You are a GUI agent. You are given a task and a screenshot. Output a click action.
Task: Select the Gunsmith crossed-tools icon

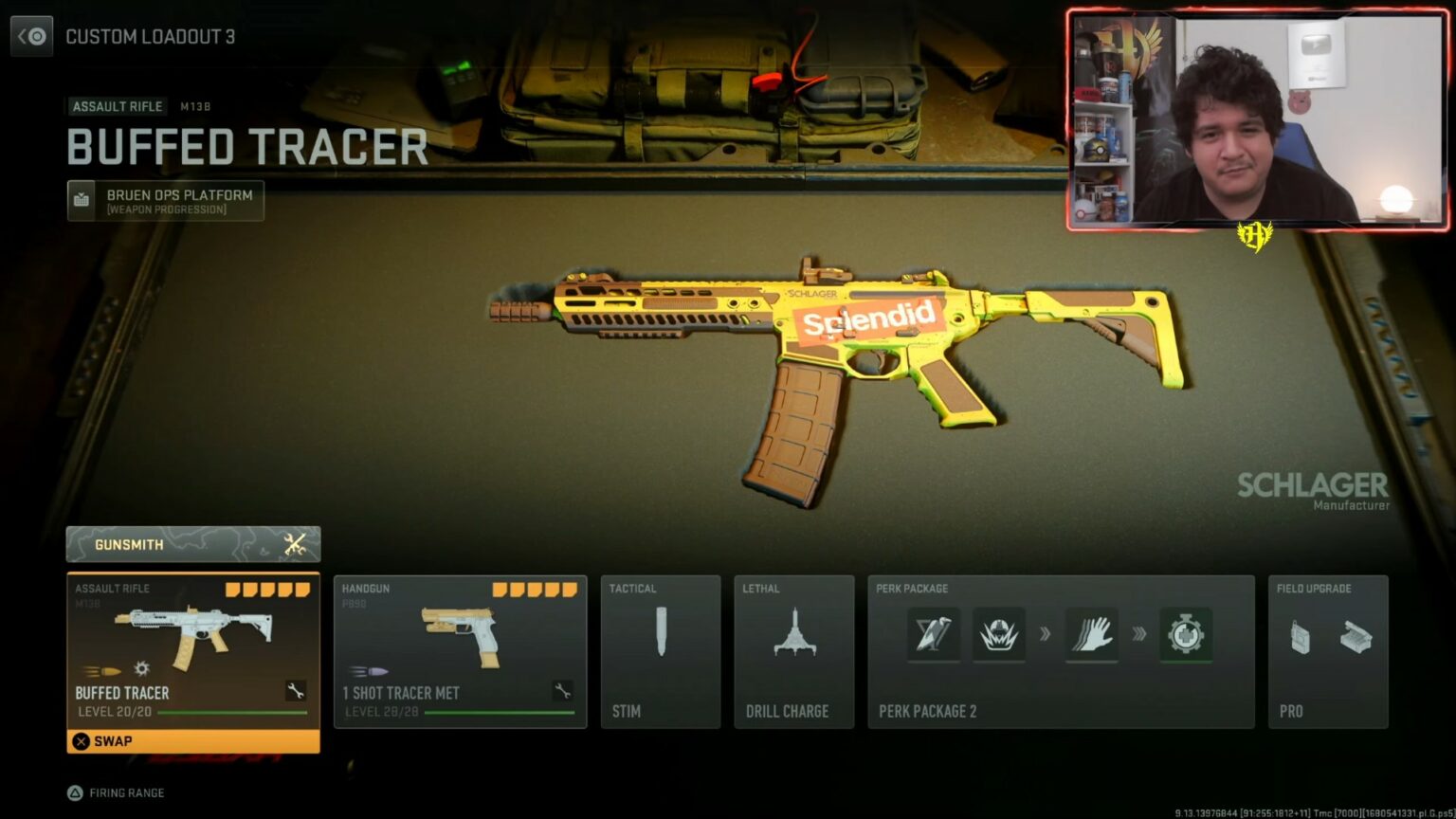pos(295,543)
